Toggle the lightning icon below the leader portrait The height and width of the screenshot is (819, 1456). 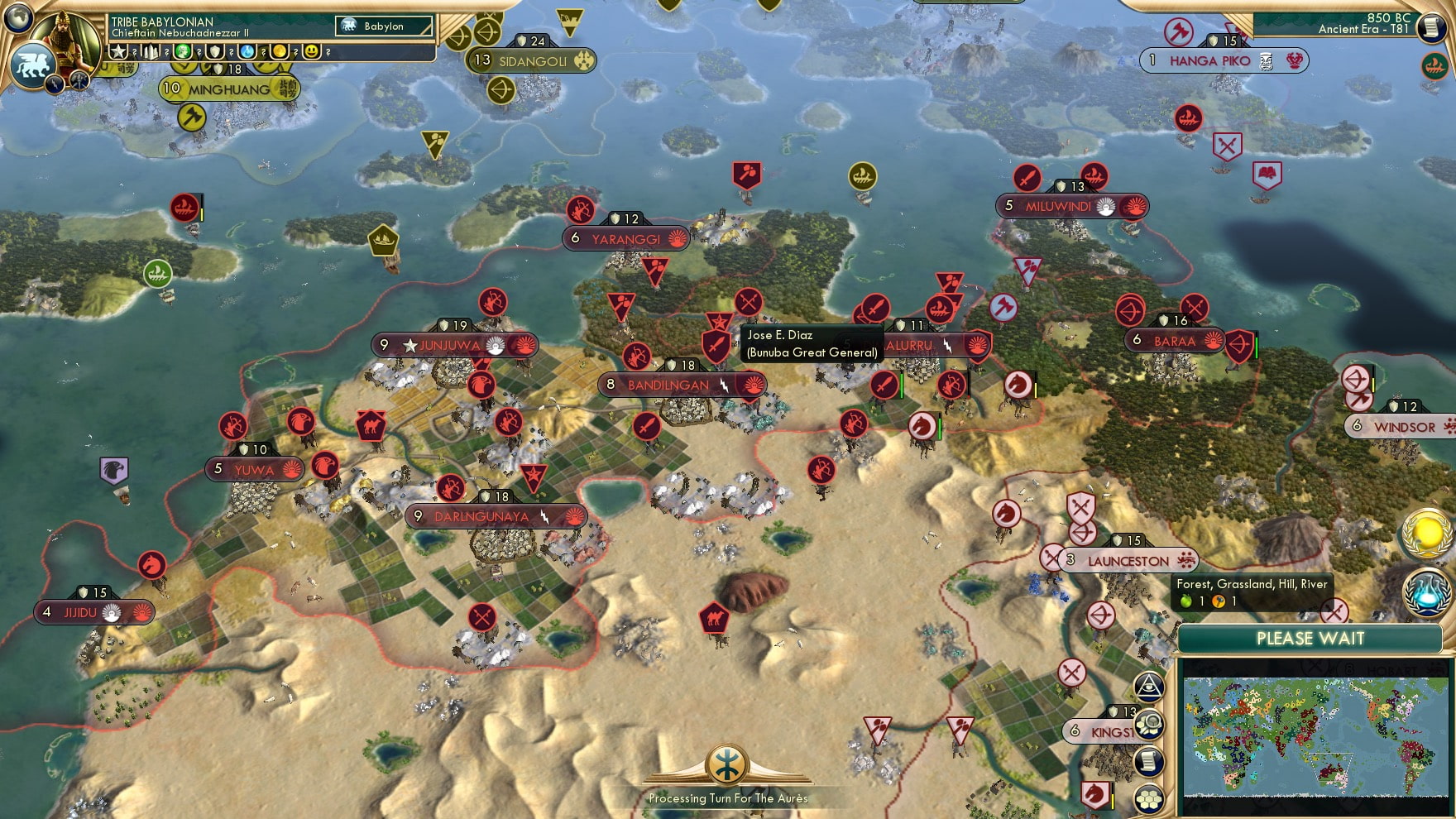(55, 84)
